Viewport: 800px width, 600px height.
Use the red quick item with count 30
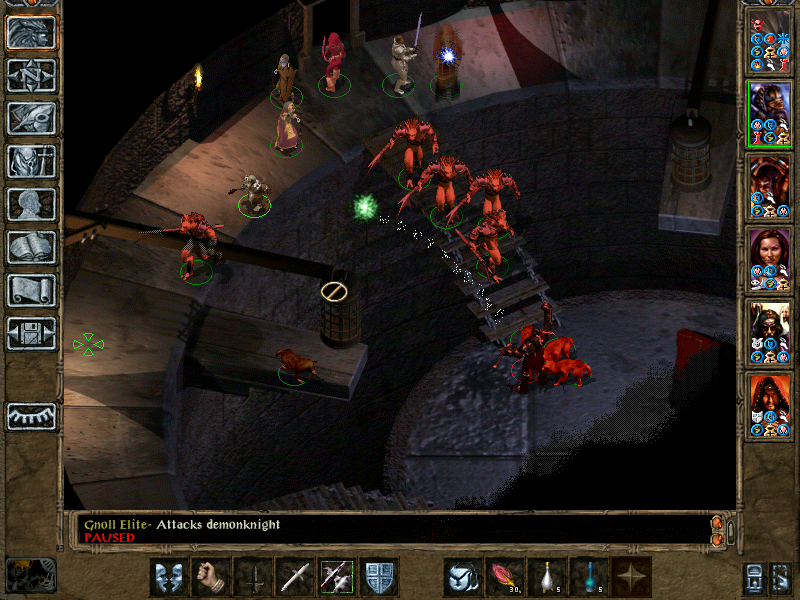pyautogui.click(x=505, y=577)
